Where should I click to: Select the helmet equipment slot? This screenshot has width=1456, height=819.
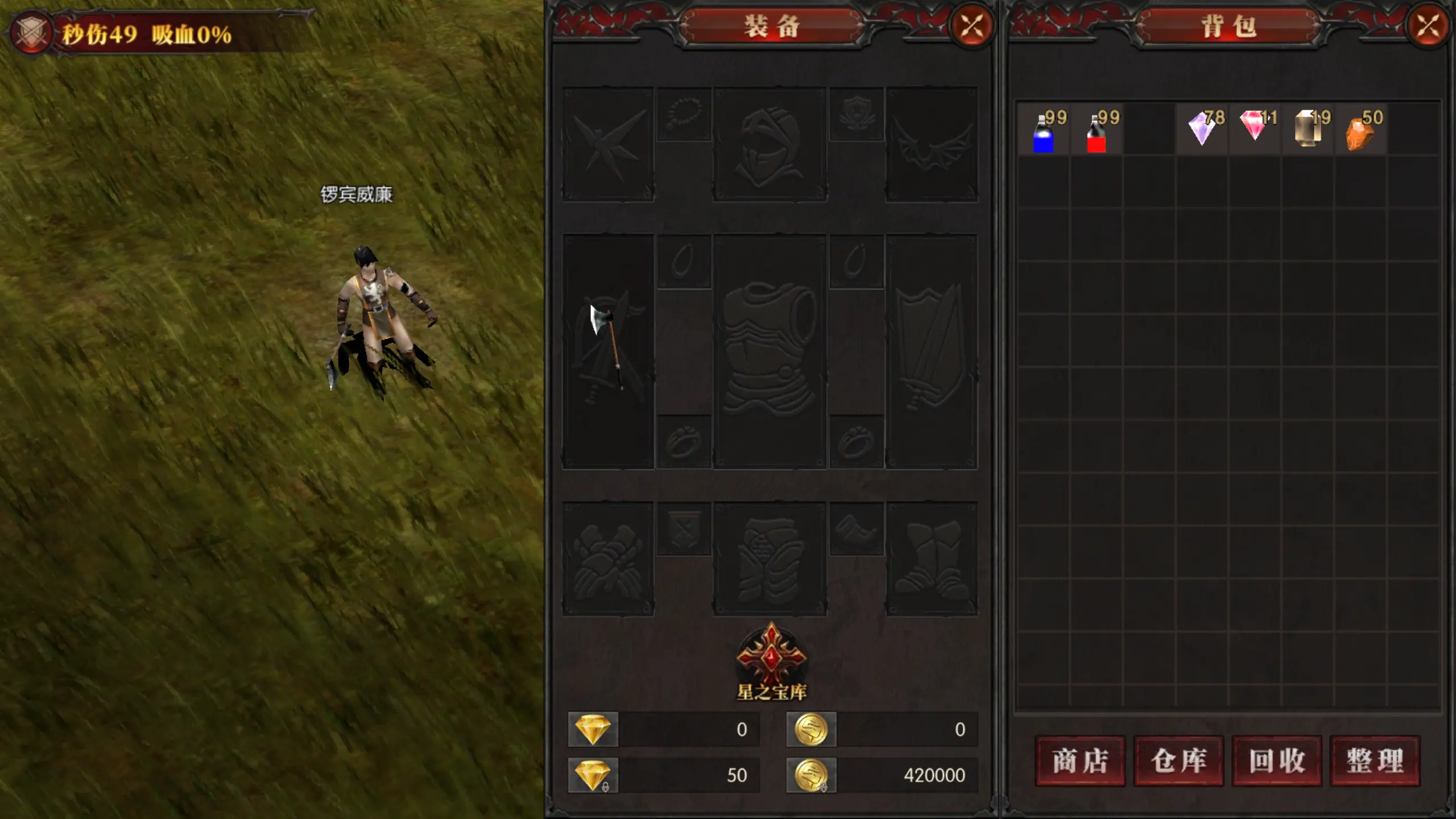point(770,145)
